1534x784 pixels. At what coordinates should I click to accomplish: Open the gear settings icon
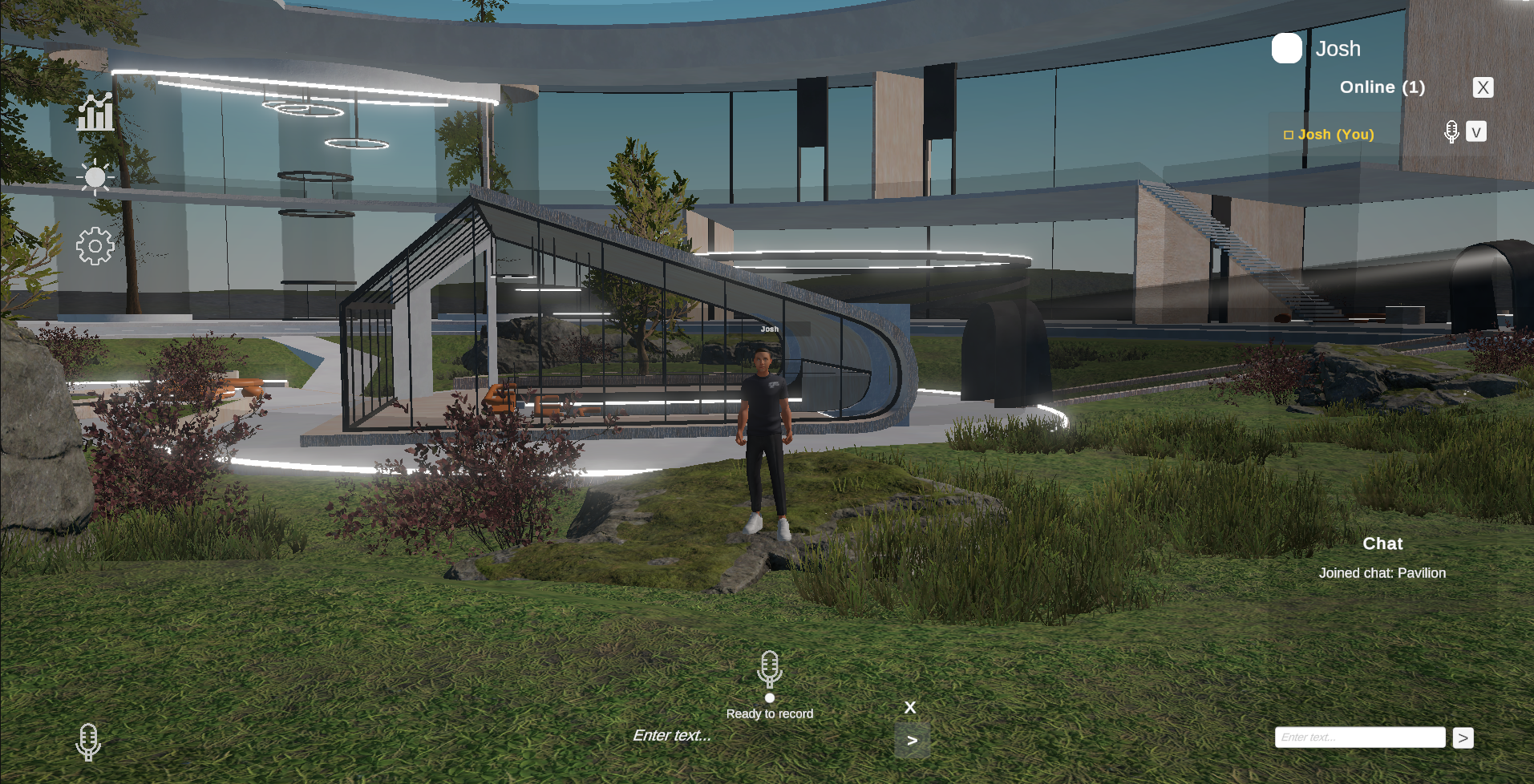click(x=95, y=245)
